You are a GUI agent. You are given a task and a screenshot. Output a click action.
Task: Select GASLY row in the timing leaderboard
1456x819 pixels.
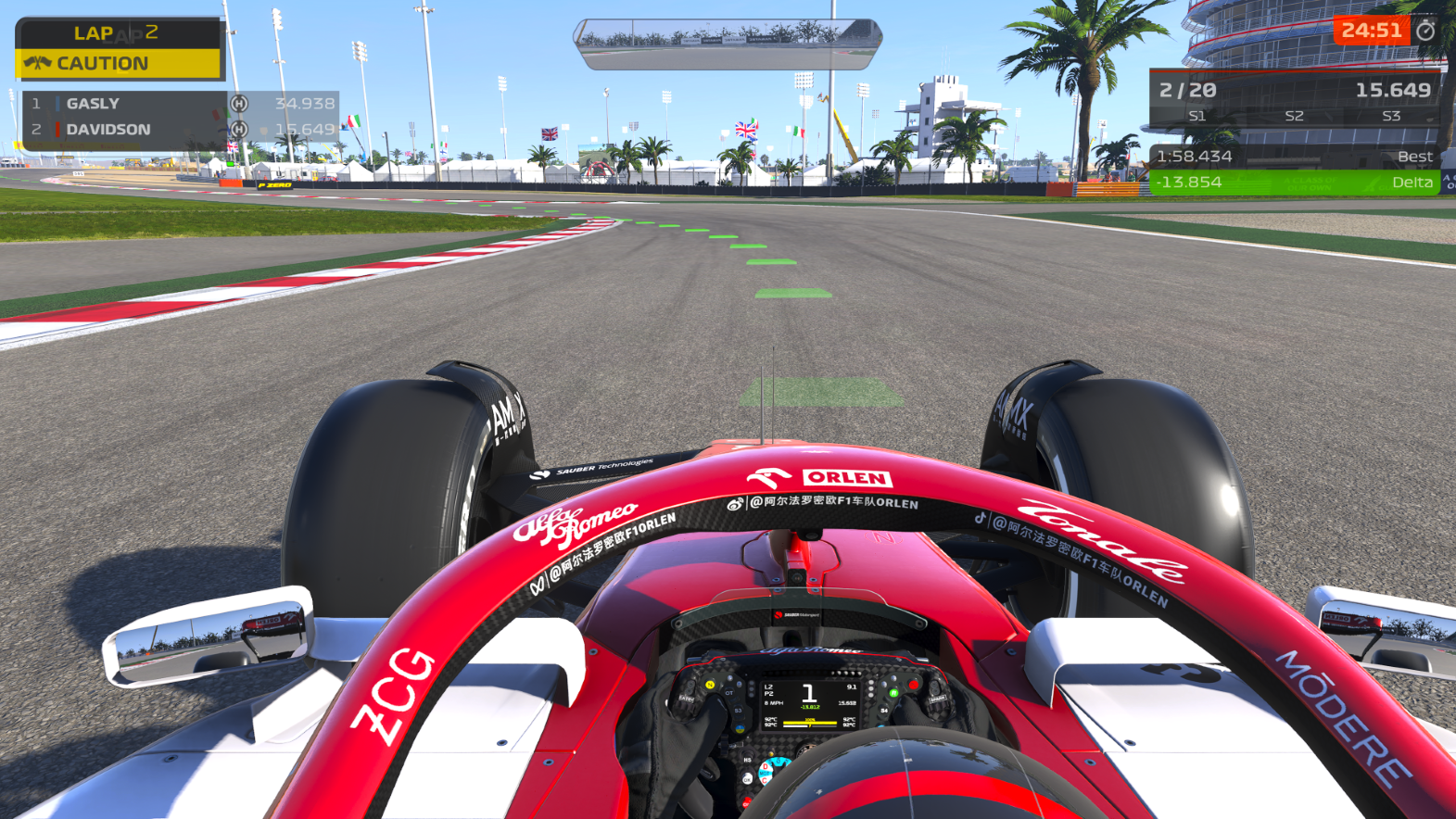[x=181, y=104]
